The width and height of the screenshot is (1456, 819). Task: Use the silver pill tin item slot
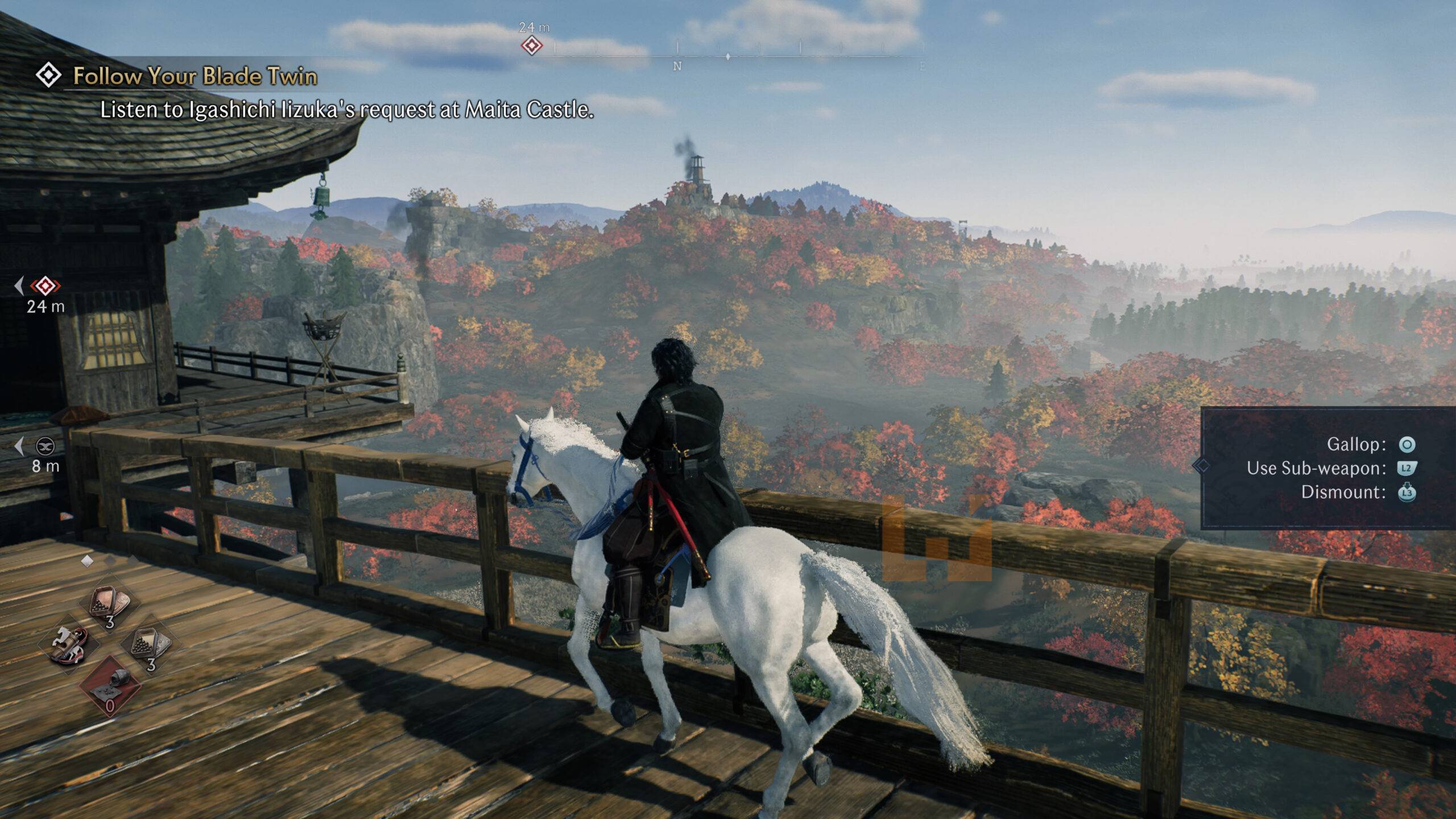pos(150,645)
